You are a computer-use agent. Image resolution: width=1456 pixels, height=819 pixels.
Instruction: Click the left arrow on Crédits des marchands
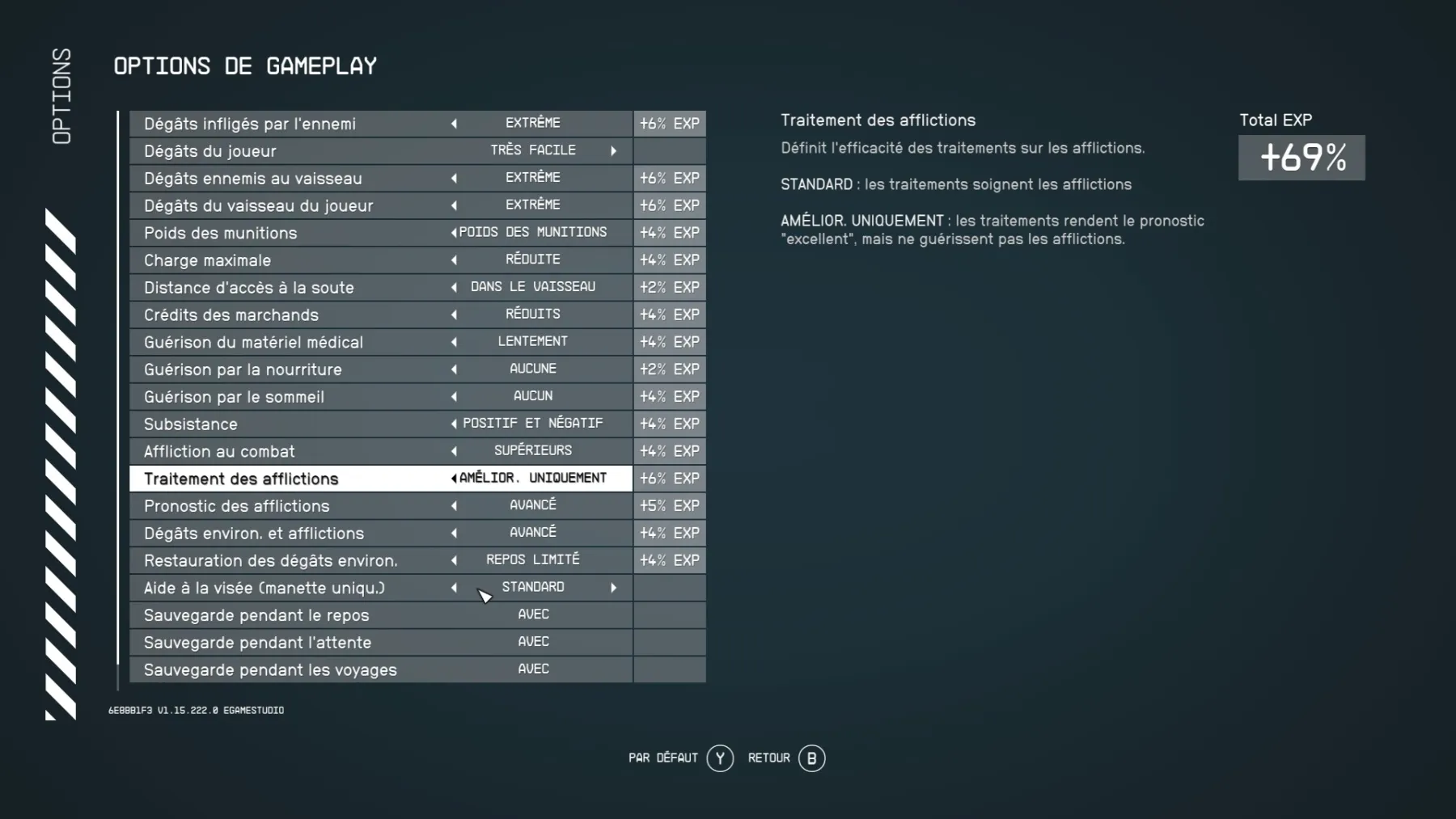click(x=454, y=315)
